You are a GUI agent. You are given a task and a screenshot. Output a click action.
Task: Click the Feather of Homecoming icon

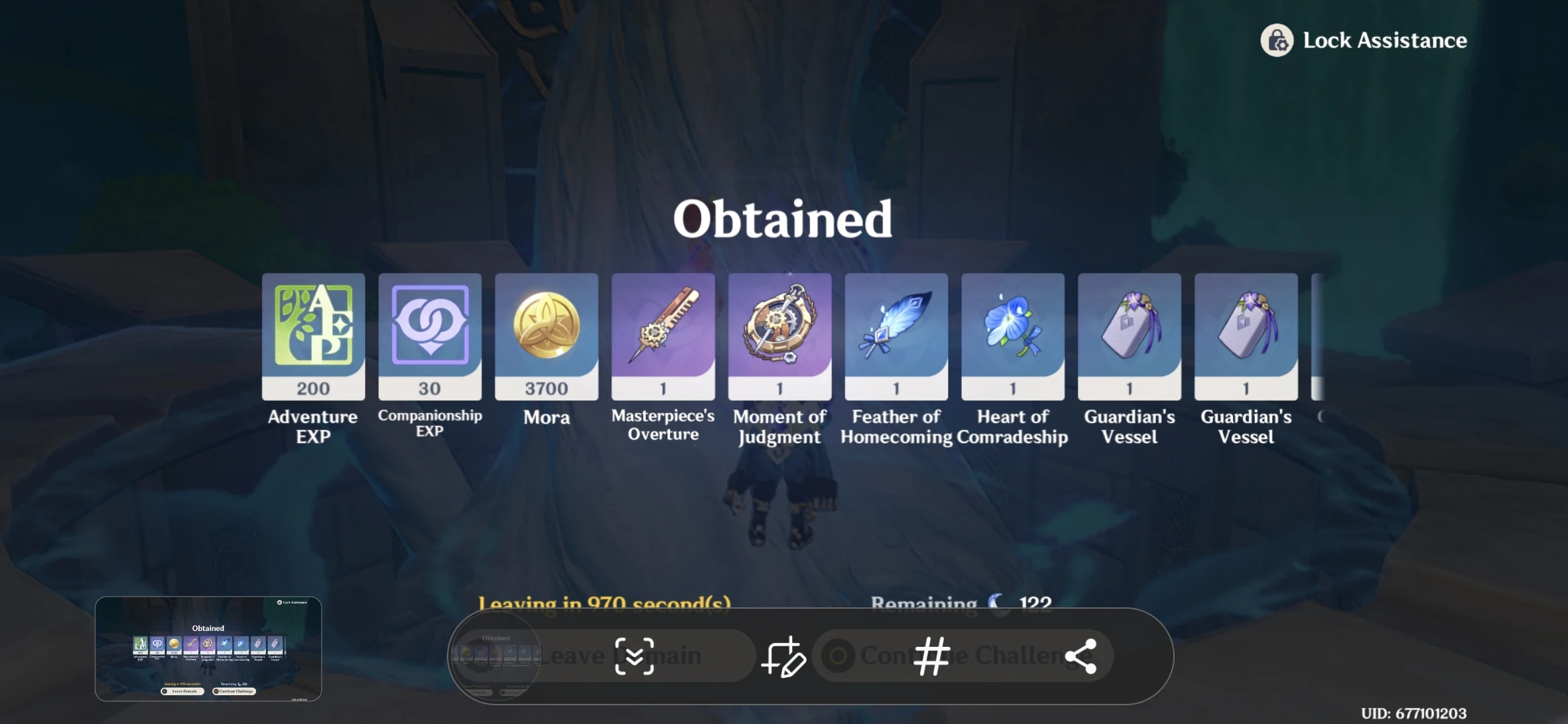pos(896,335)
